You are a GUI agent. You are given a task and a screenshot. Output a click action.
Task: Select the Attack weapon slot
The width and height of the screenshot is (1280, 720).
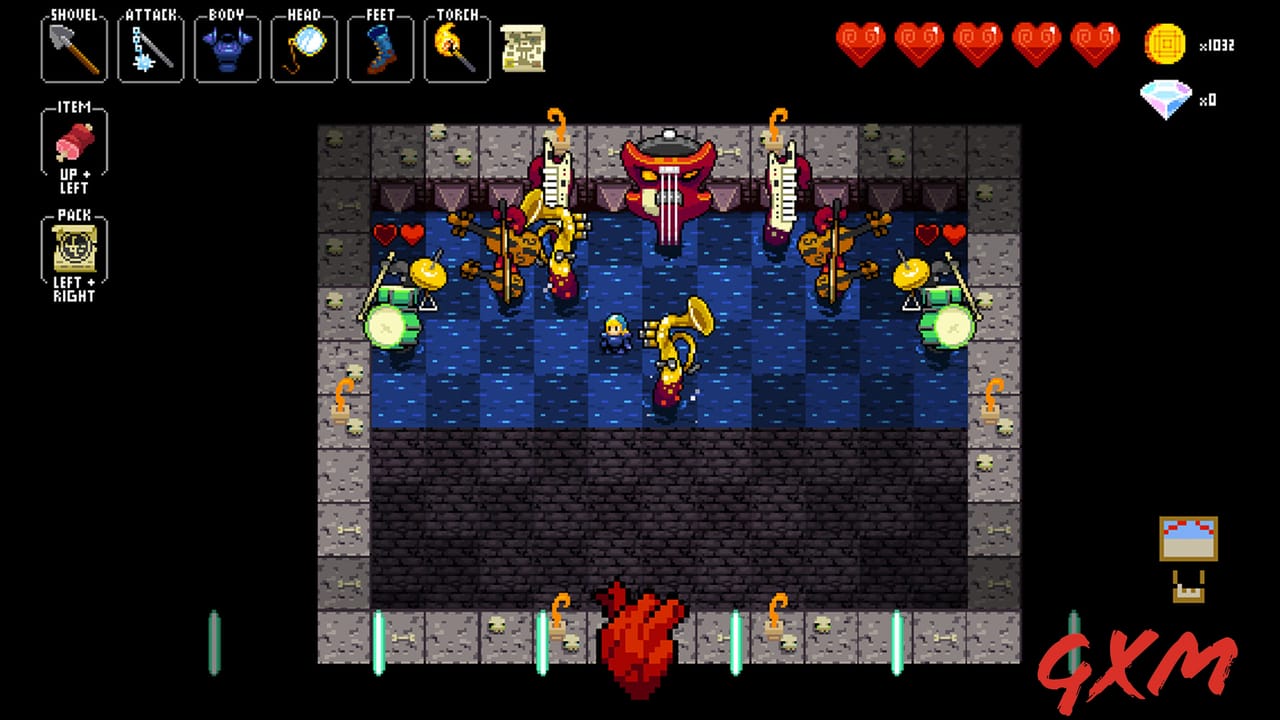150,47
